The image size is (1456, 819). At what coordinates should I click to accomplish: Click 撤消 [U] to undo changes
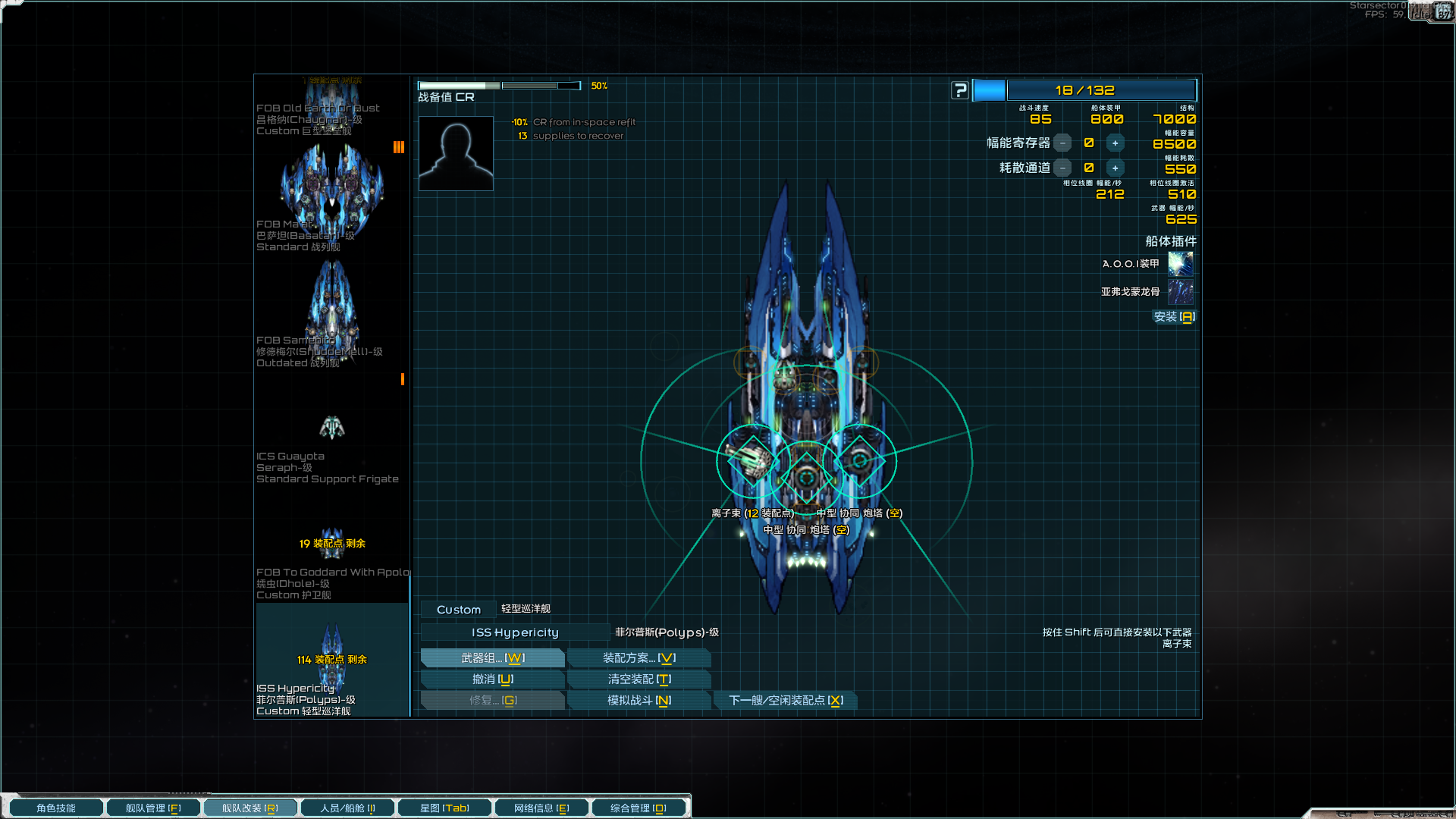tap(492, 679)
